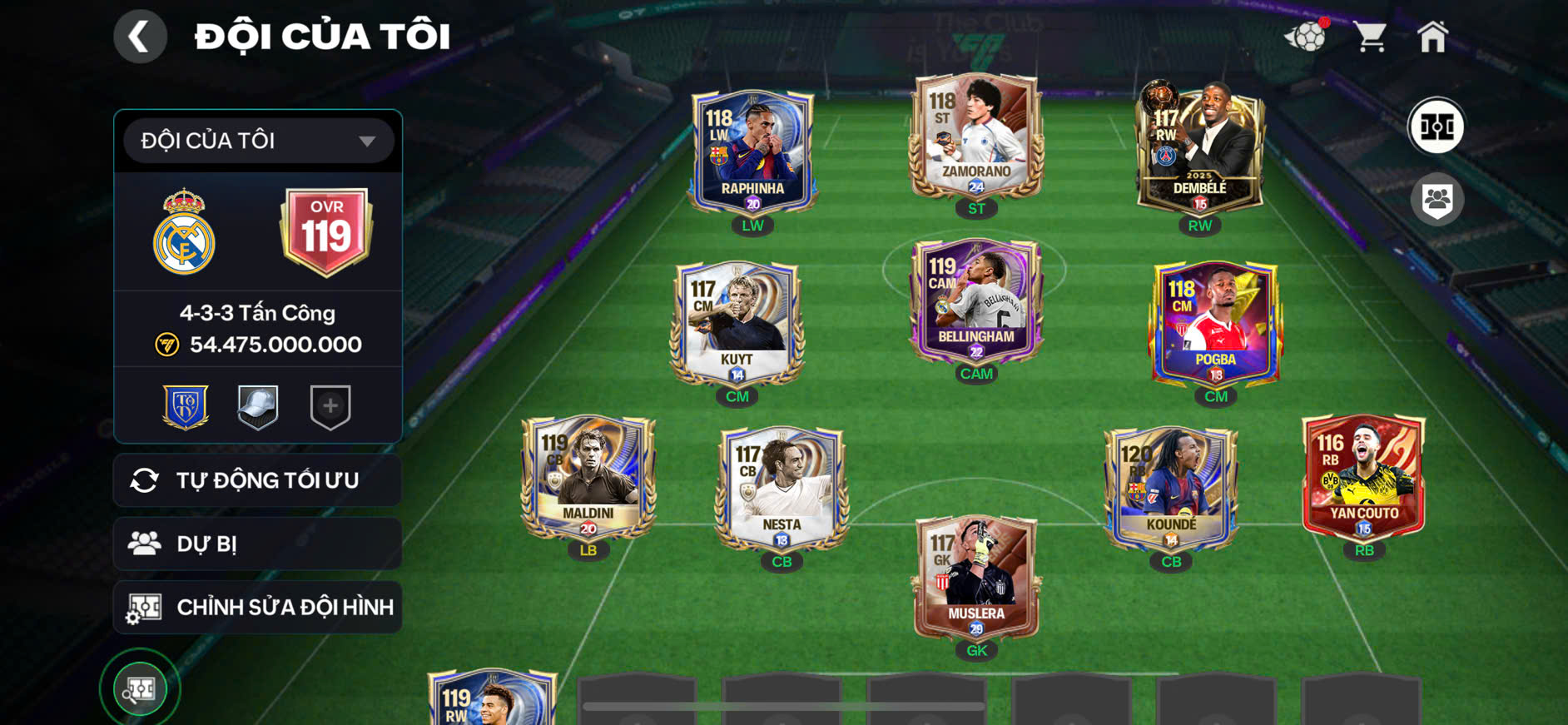Tap the plus shield slot to add badge
Viewport: 1568px width, 725px height.
[331, 406]
